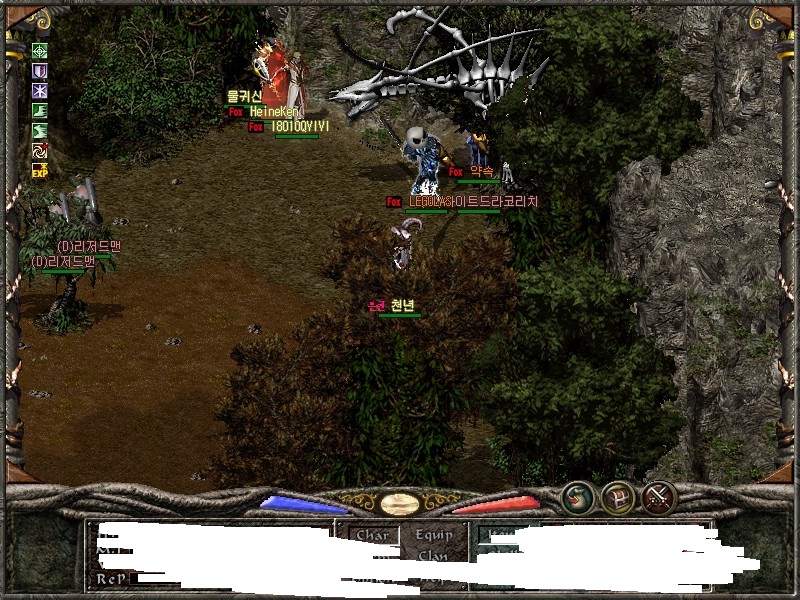Click the crossed swords round button

tap(659, 497)
